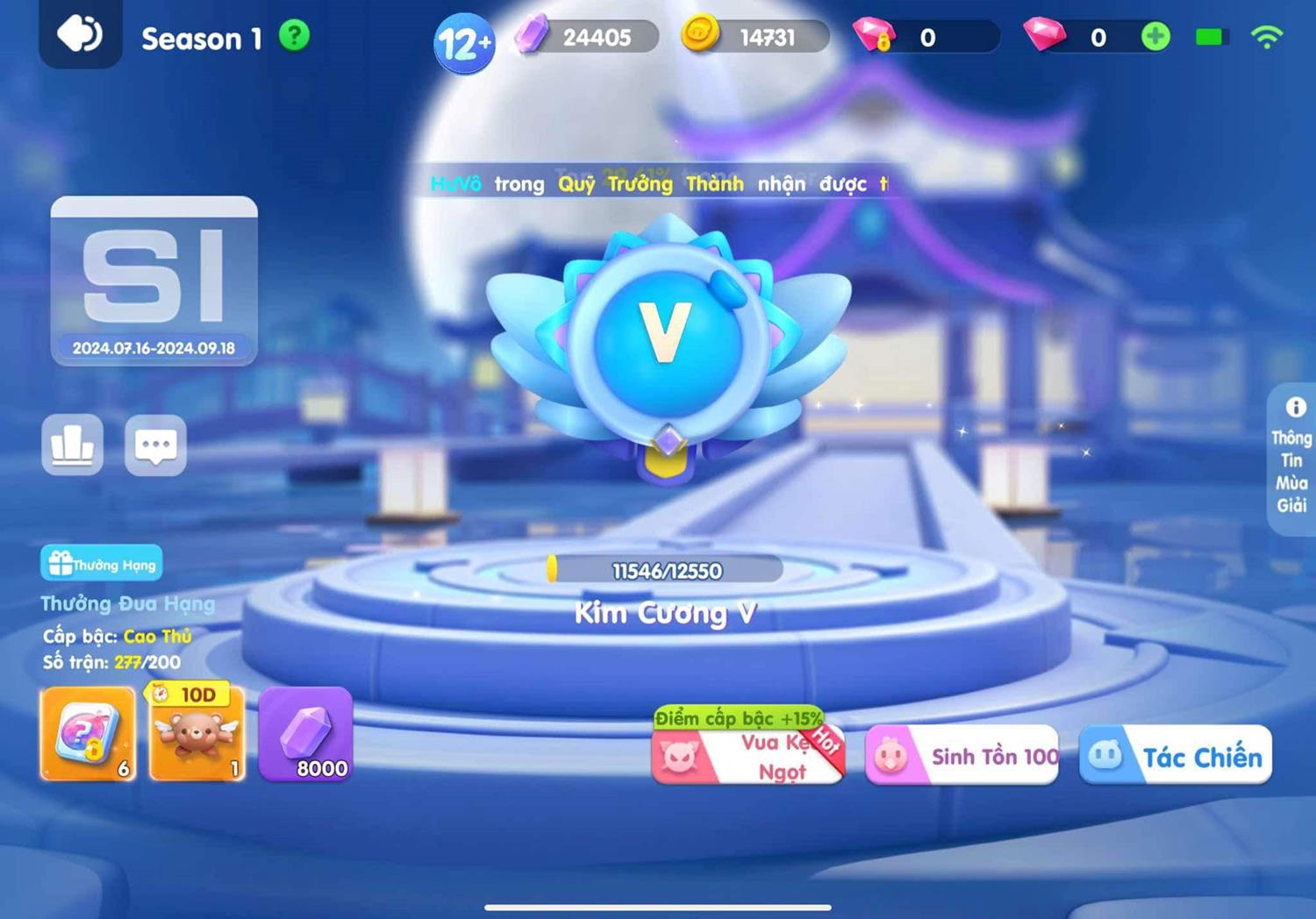Viewport: 1316px width, 919px height.
Task: Go back using the top-left return button
Action: coord(80,35)
